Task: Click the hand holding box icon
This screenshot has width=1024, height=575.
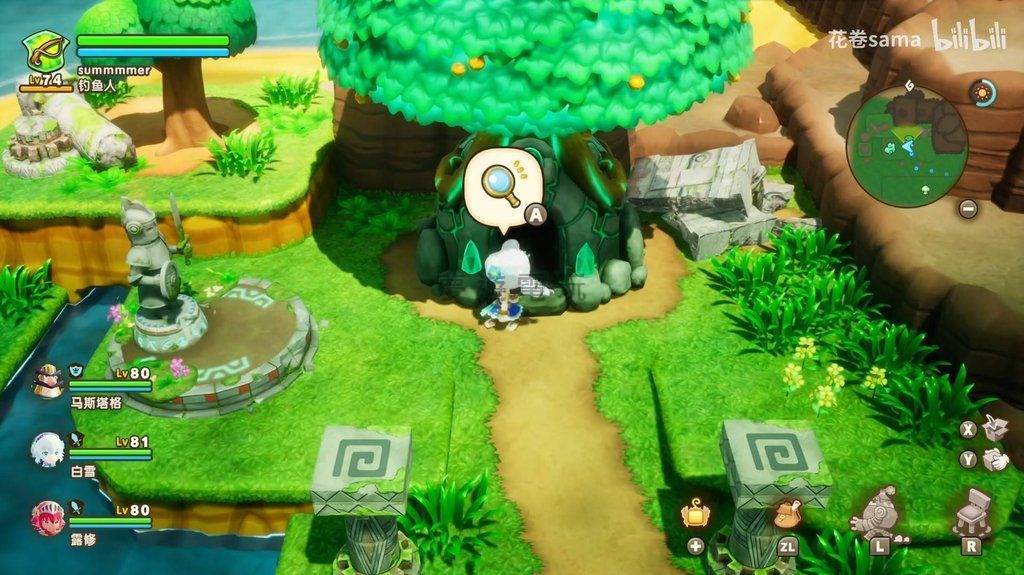Action: pos(995,460)
